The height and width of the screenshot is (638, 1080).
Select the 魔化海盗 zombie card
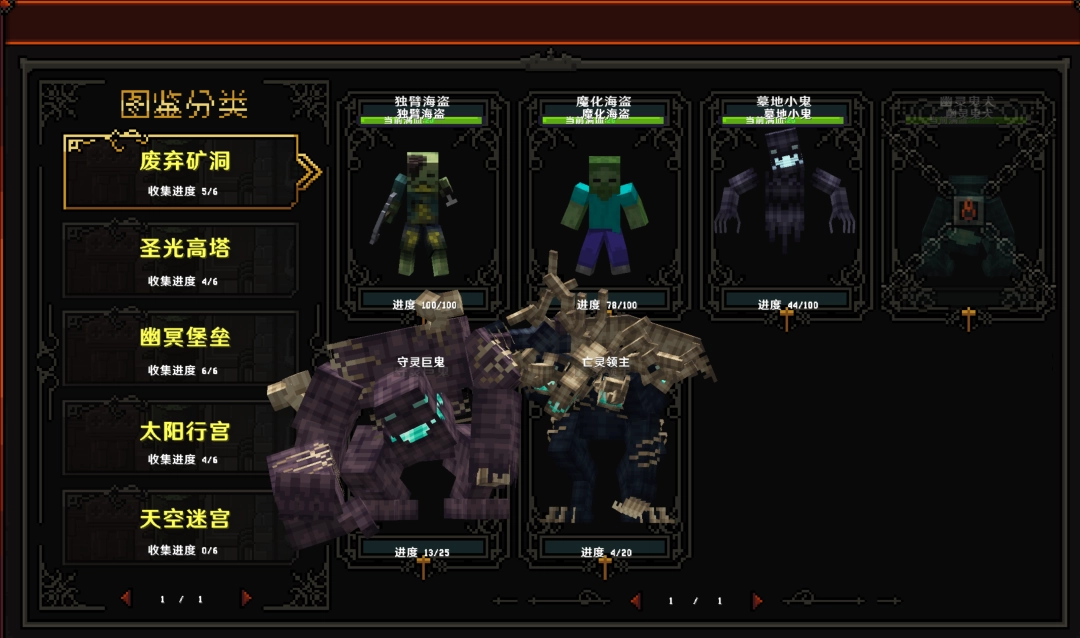[604, 206]
